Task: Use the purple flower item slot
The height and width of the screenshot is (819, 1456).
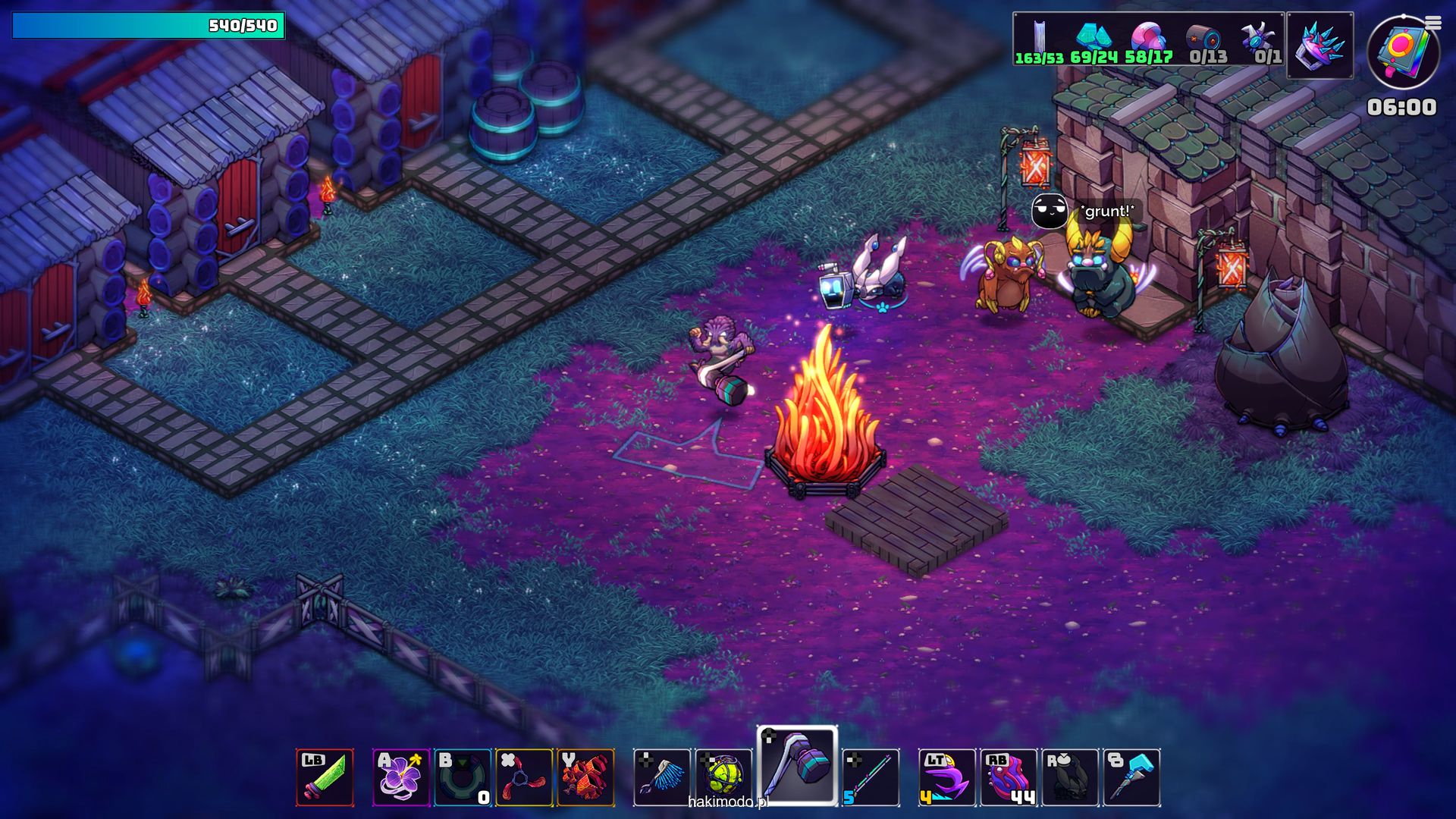Action: 401,777
